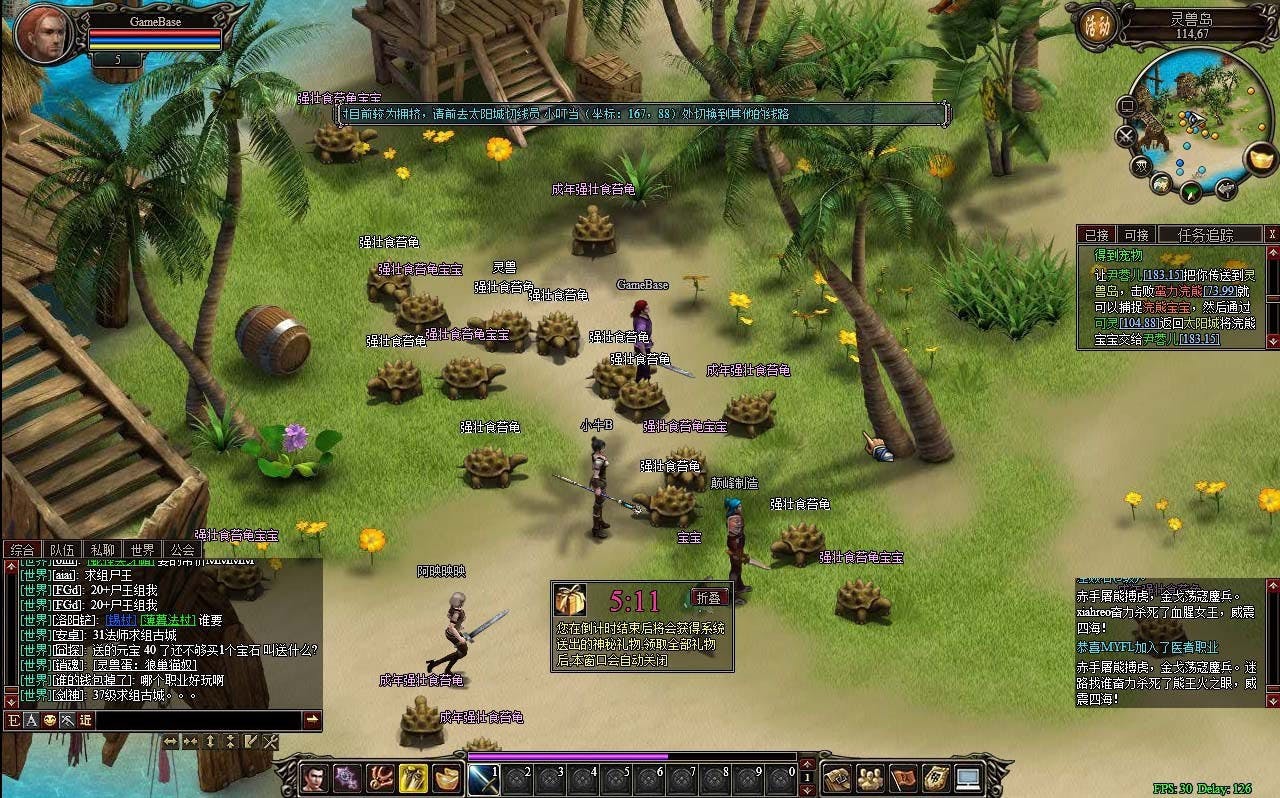The height and width of the screenshot is (798, 1280).
Task: Open the computer monitor system menu icon
Action: click(x=968, y=777)
